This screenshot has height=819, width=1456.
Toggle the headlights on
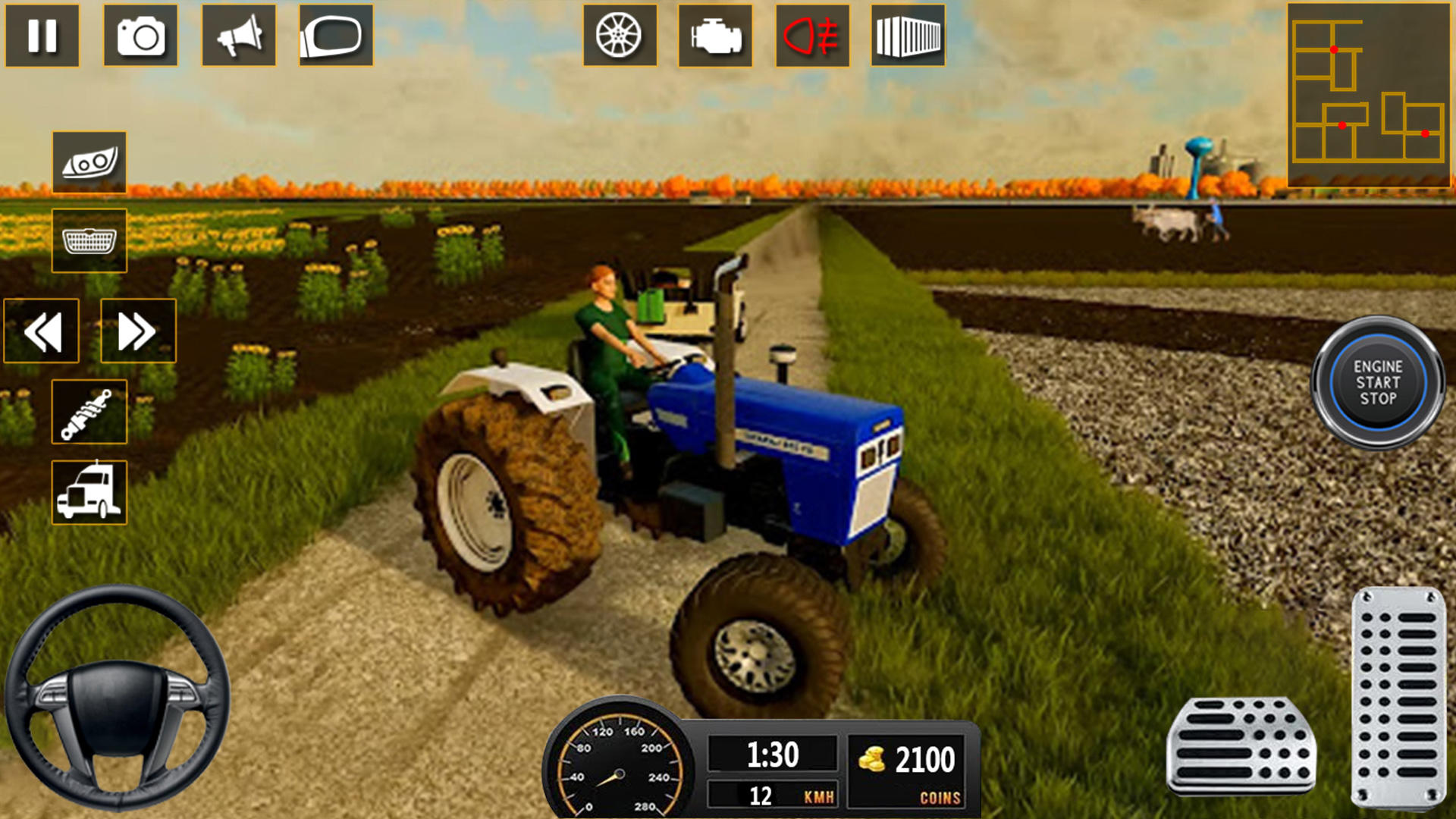pyautogui.click(x=89, y=161)
